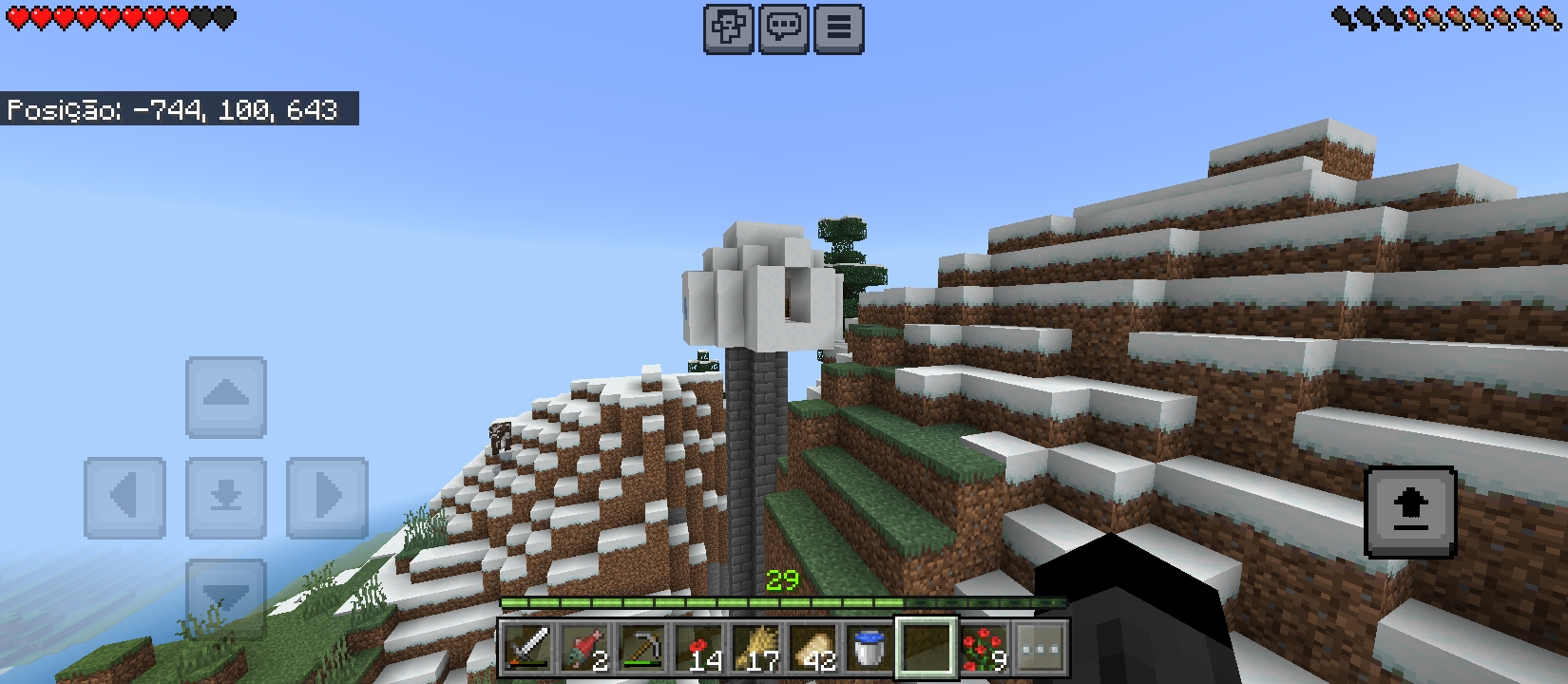This screenshot has width=1568, height=684.
Task: Select the stone pickaxe
Action: [x=642, y=649]
